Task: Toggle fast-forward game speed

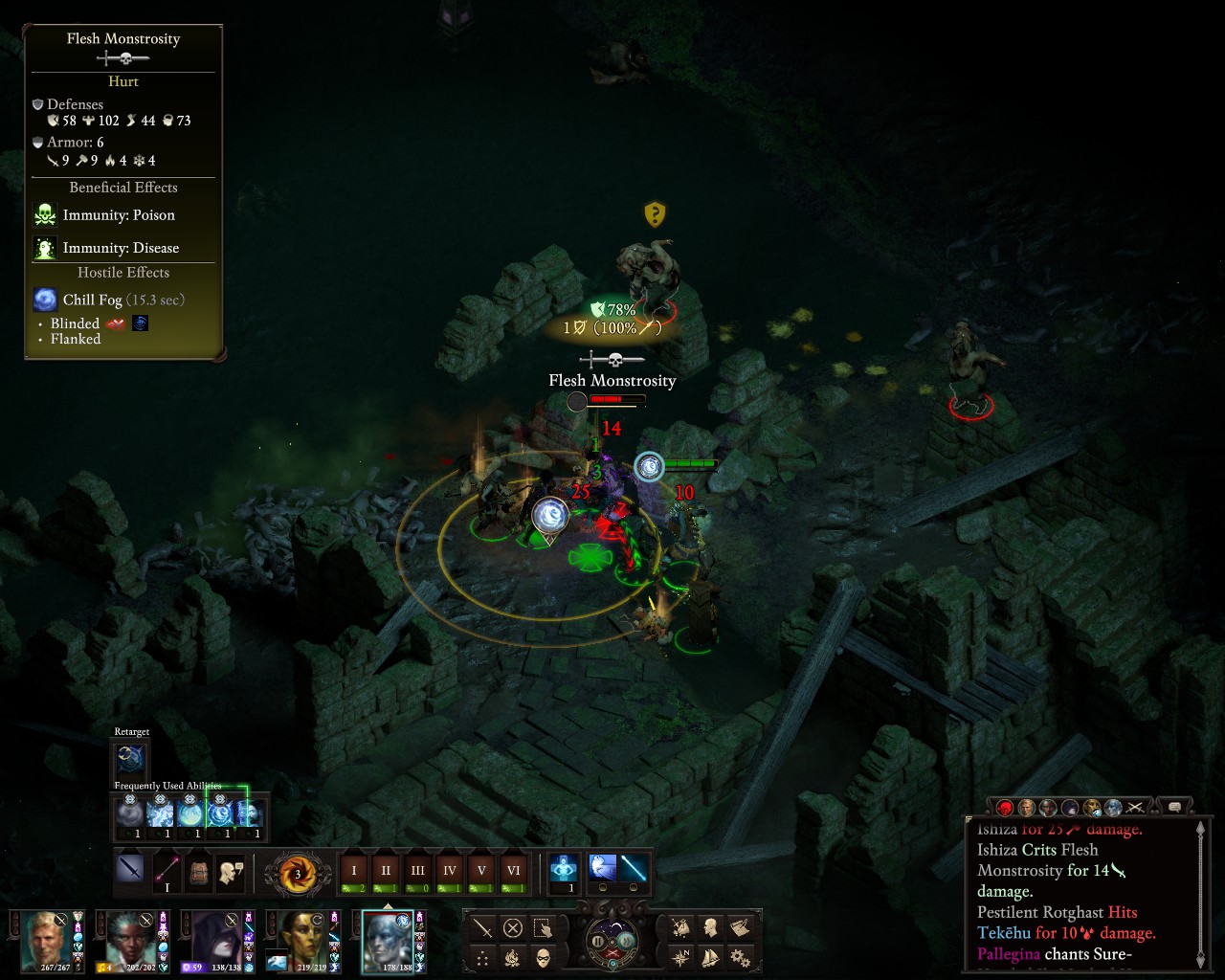Action: pyautogui.click(x=626, y=941)
